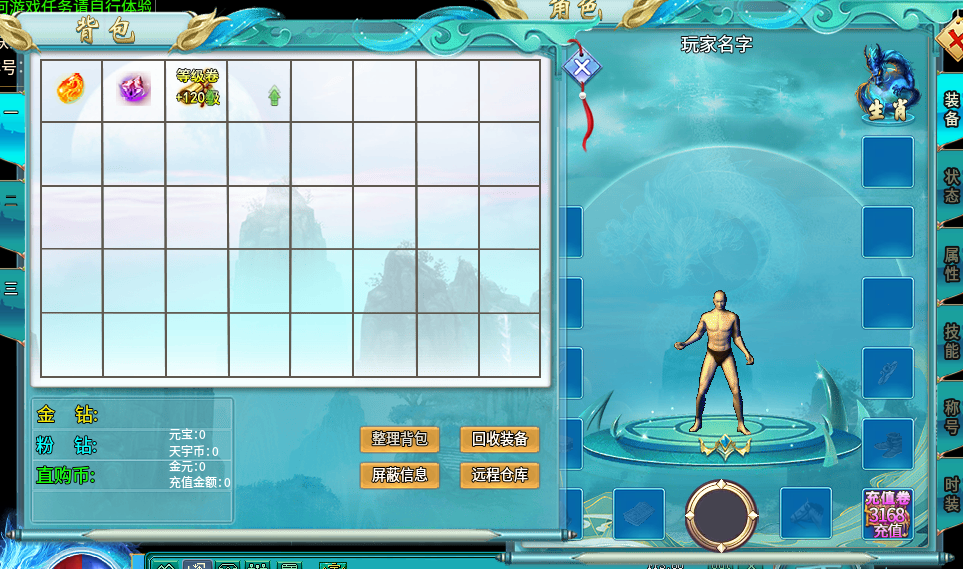Close the panel with the blue X
963x569 pixels.
click(582, 68)
